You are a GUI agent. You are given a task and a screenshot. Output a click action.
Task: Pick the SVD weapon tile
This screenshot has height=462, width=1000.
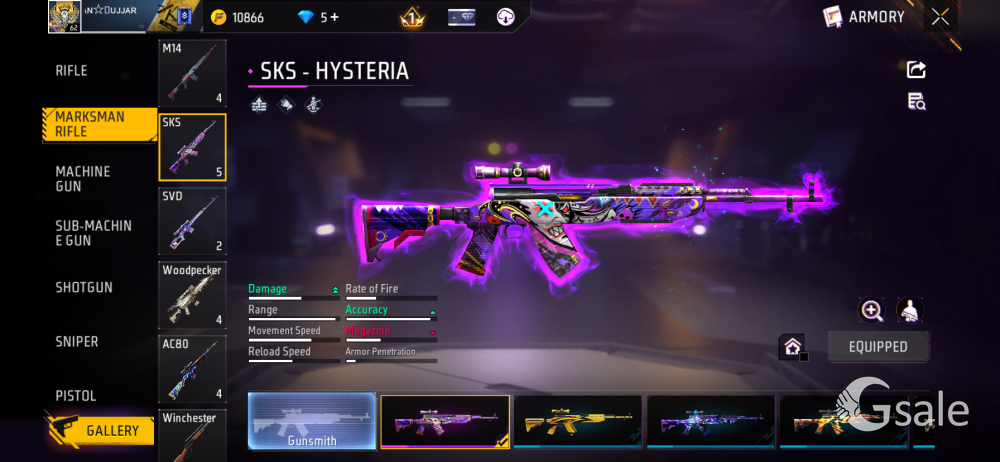pyautogui.click(x=192, y=220)
